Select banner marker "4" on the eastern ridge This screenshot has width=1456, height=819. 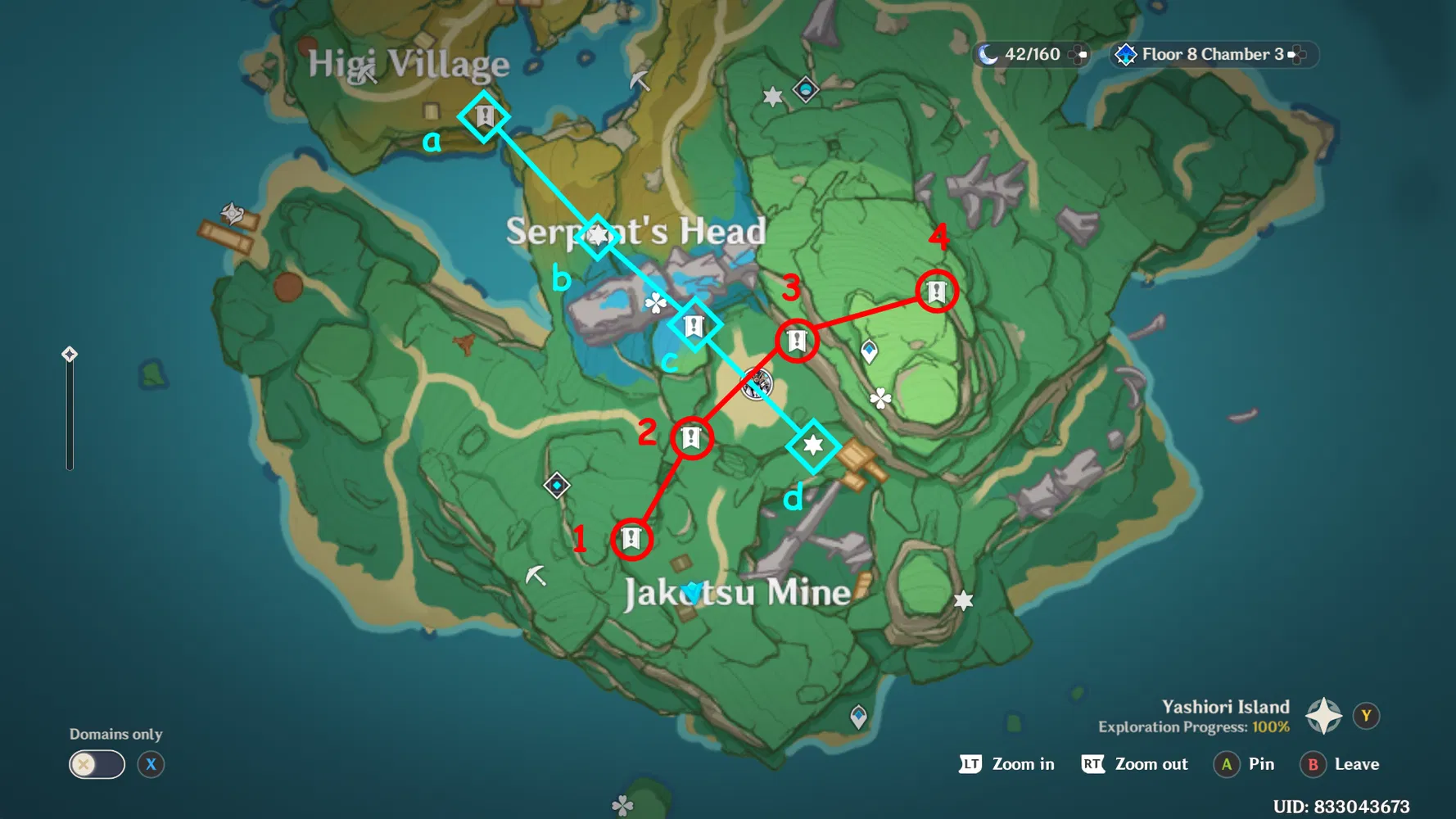[x=936, y=290]
